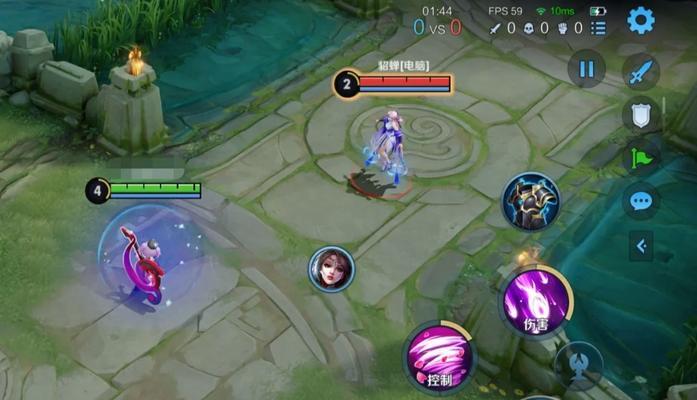Pause the match

(x=587, y=69)
